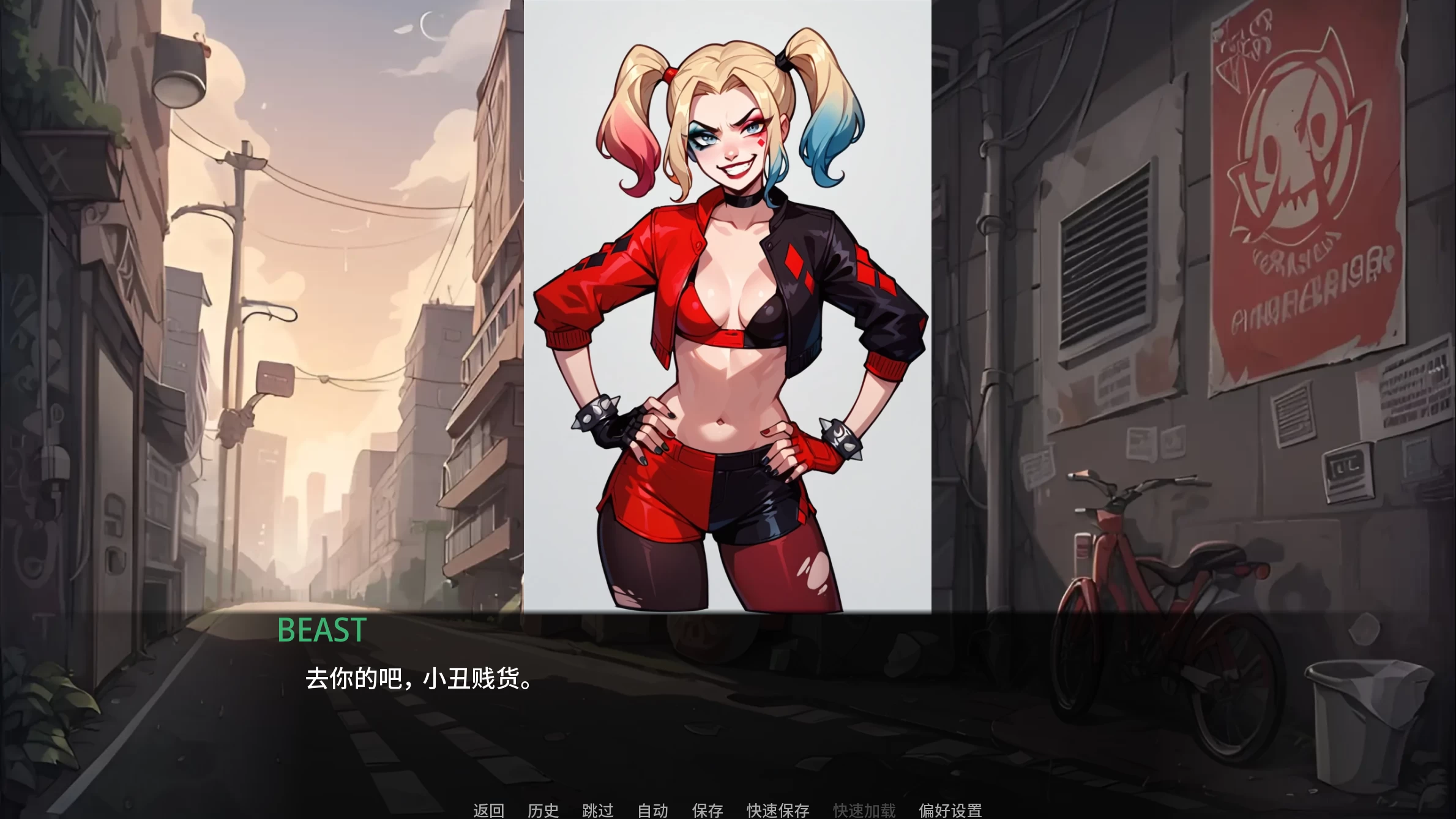Open 偏好设置 preferences menu
The image size is (1456, 819).
pyautogui.click(x=950, y=809)
